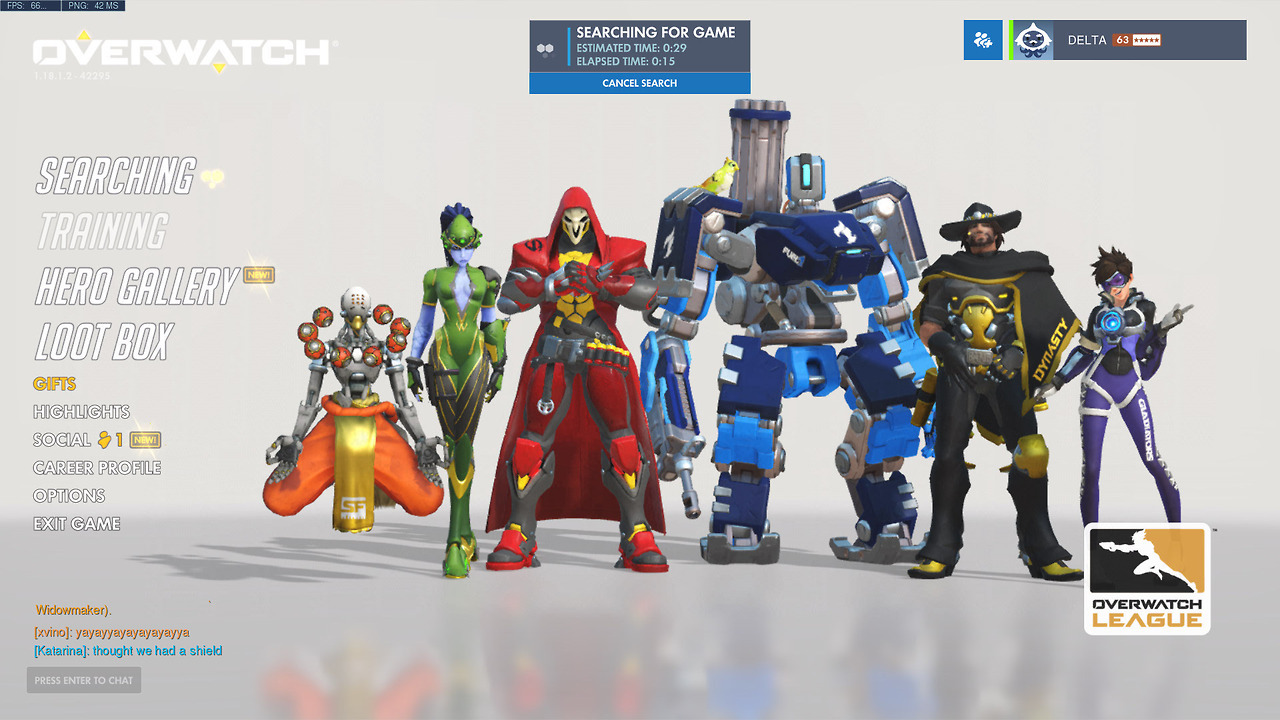Open the group finder icon button
This screenshot has height=720, width=1280.
click(983, 40)
